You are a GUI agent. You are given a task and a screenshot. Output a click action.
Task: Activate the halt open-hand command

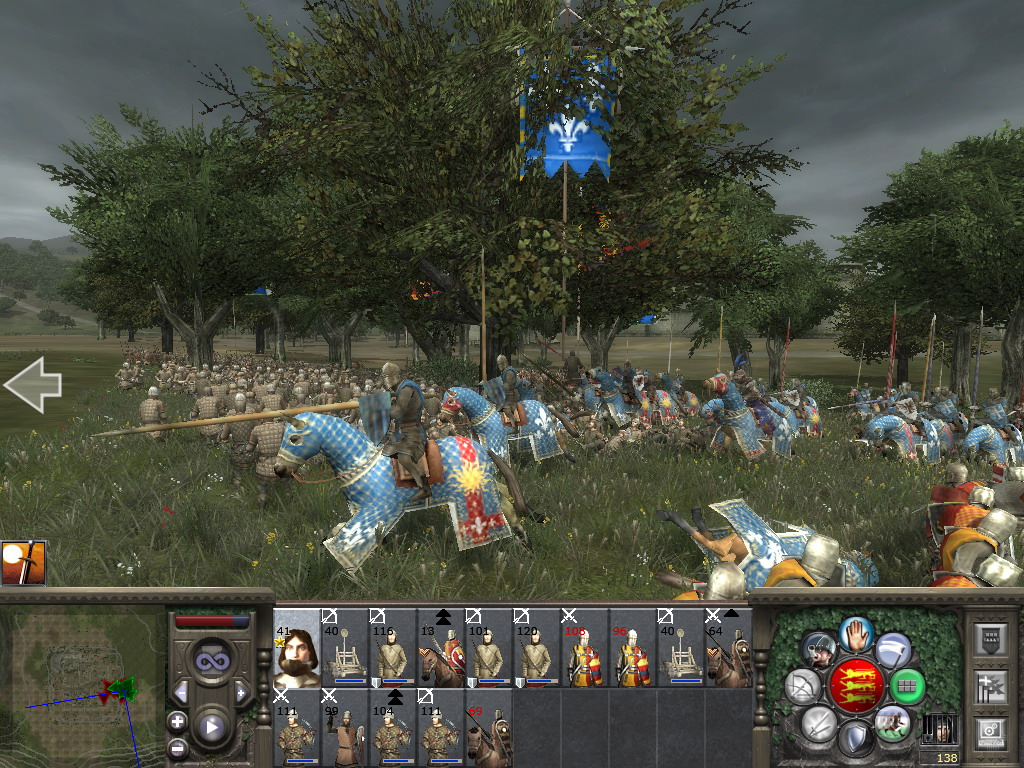(856, 633)
